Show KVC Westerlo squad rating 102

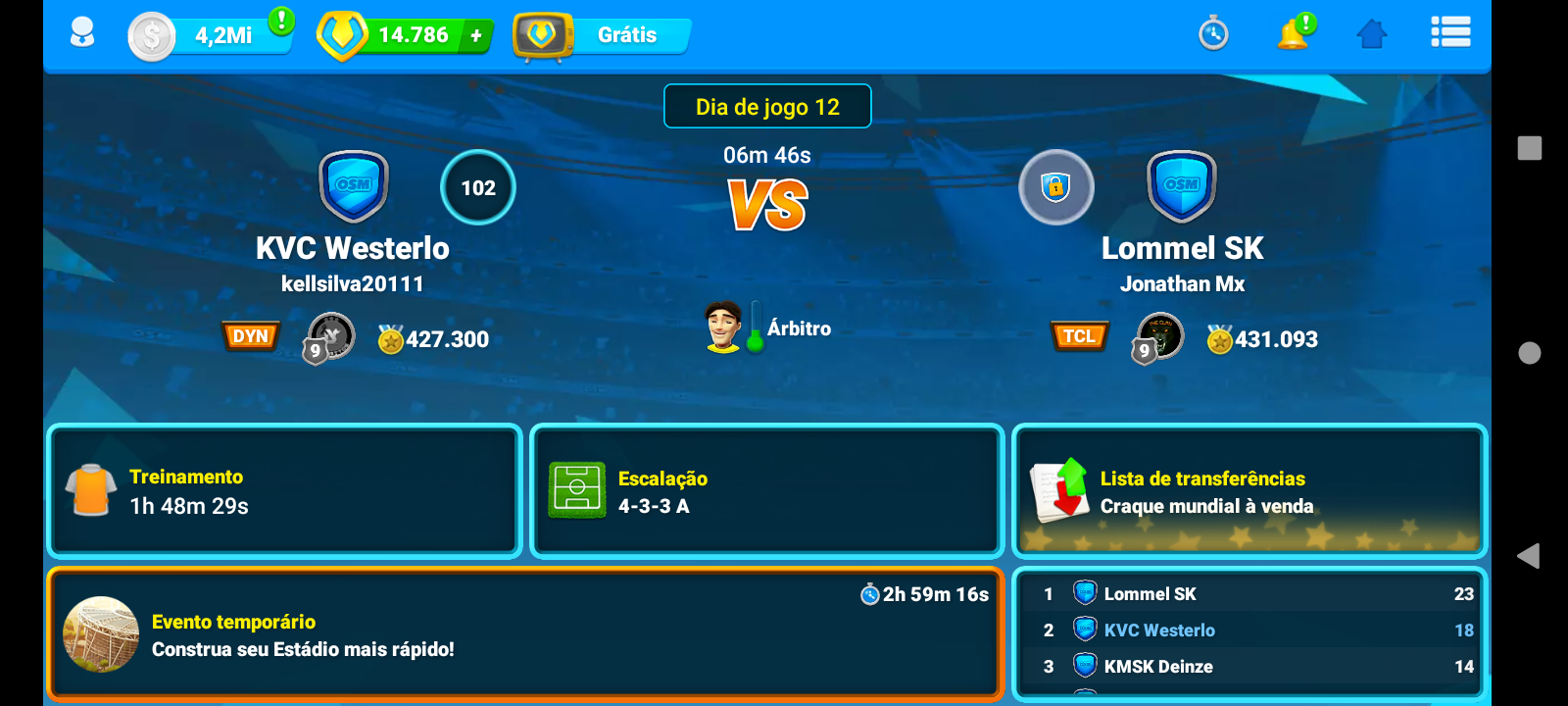478,187
